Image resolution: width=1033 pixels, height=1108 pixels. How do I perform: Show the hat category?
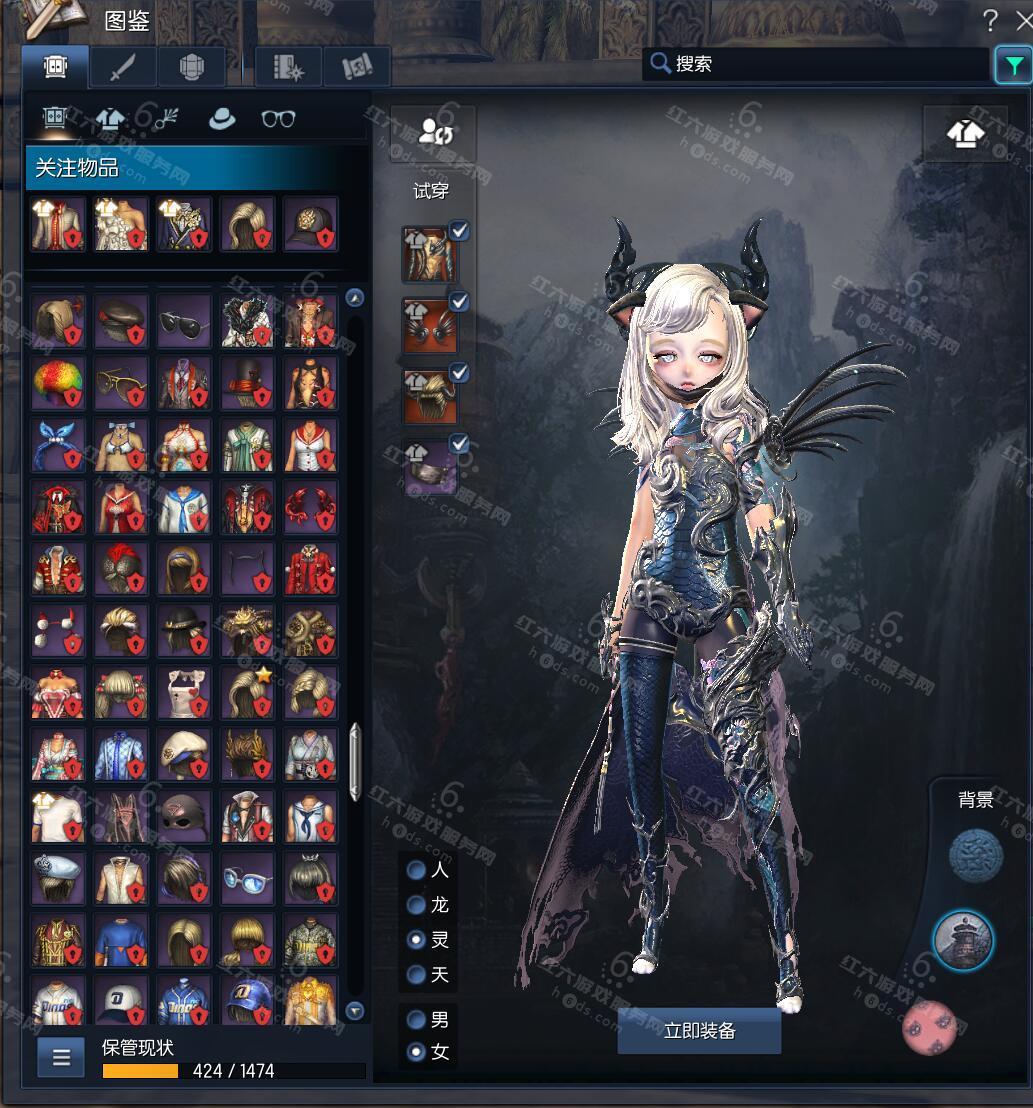click(221, 119)
